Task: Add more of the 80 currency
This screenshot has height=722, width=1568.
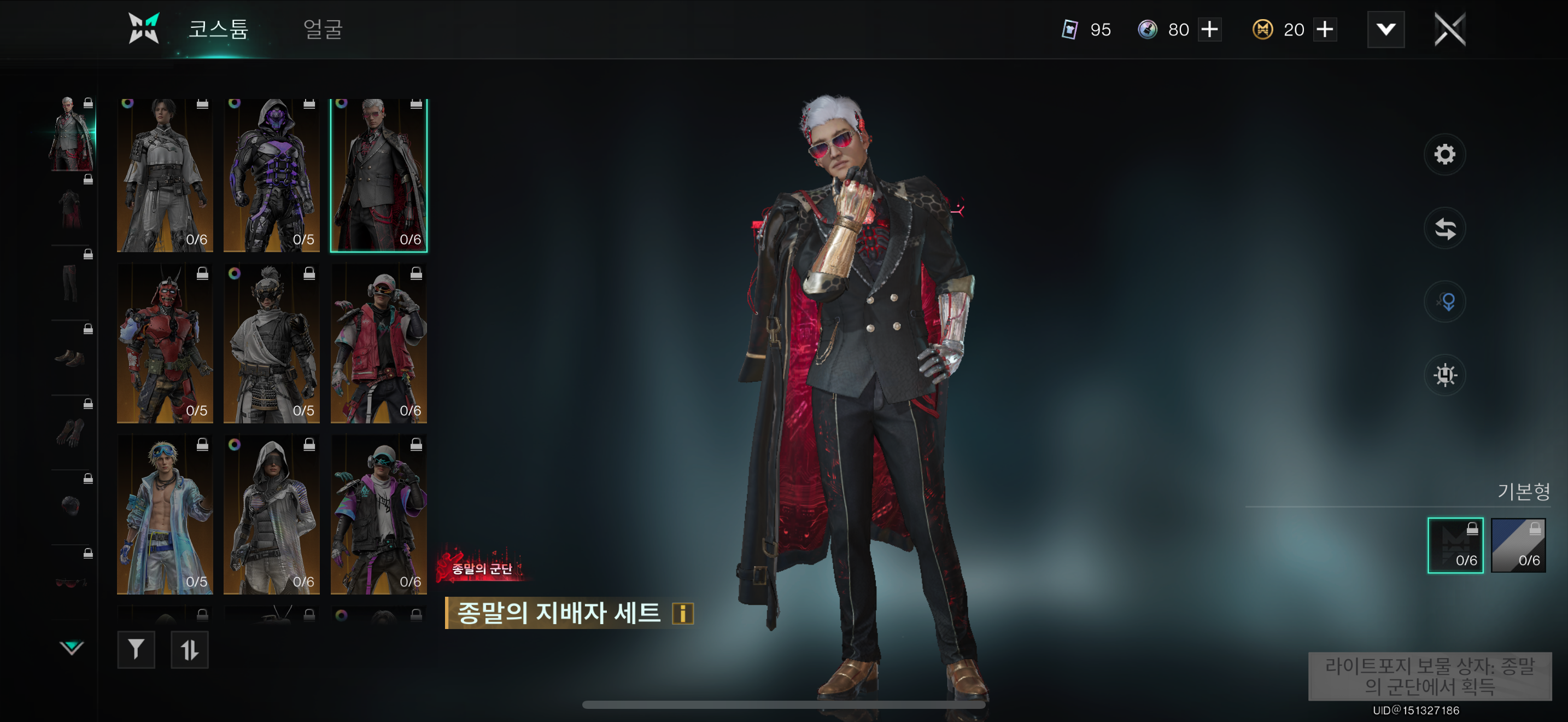Action: (x=1209, y=29)
